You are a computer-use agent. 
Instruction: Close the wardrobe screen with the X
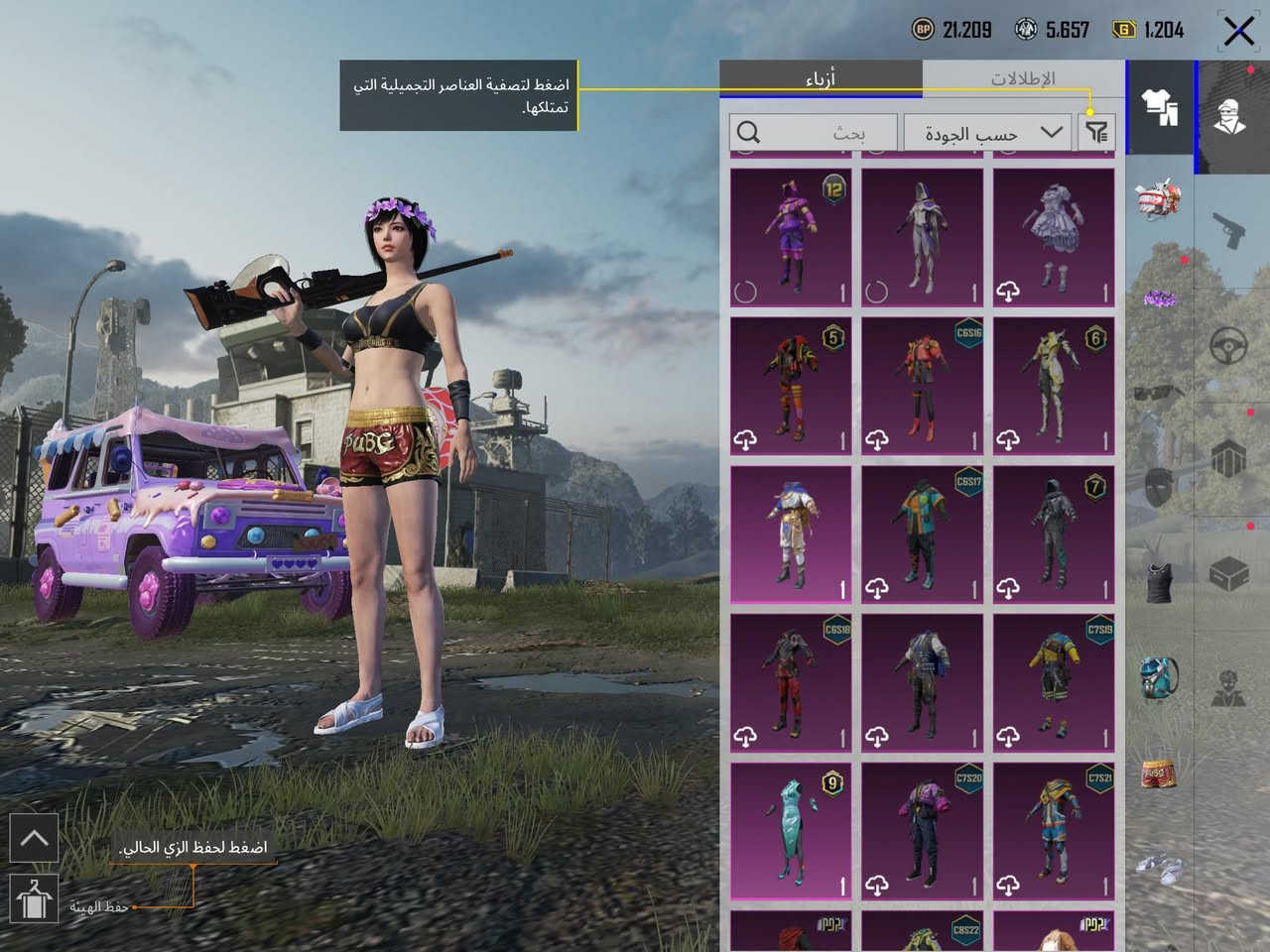[x=1238, y=31]
